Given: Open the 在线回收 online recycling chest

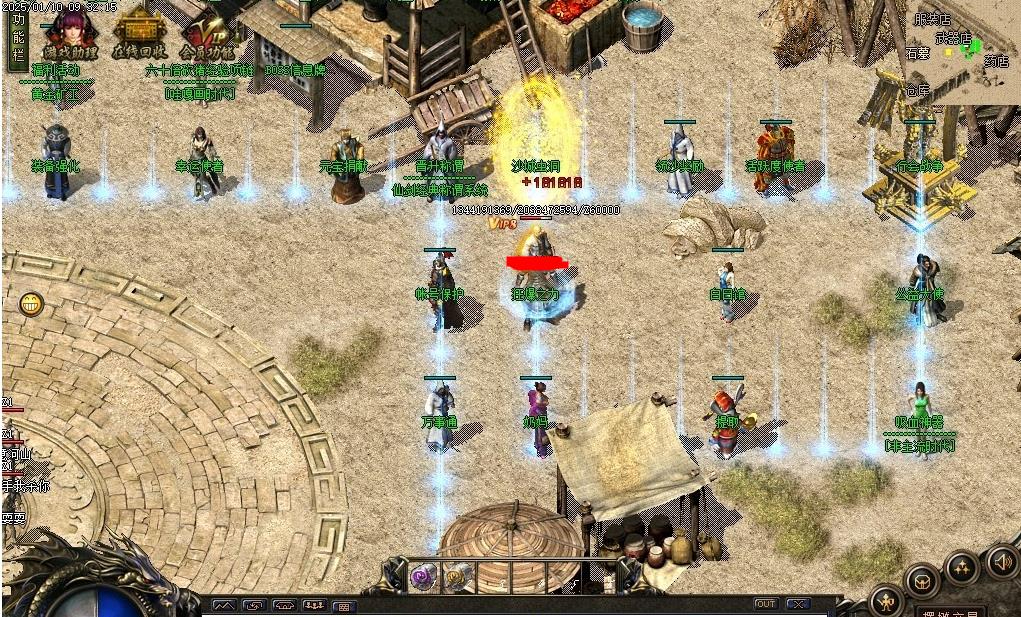Looking at the screenshot, I should pyautogui.click(x=139, y=34).
